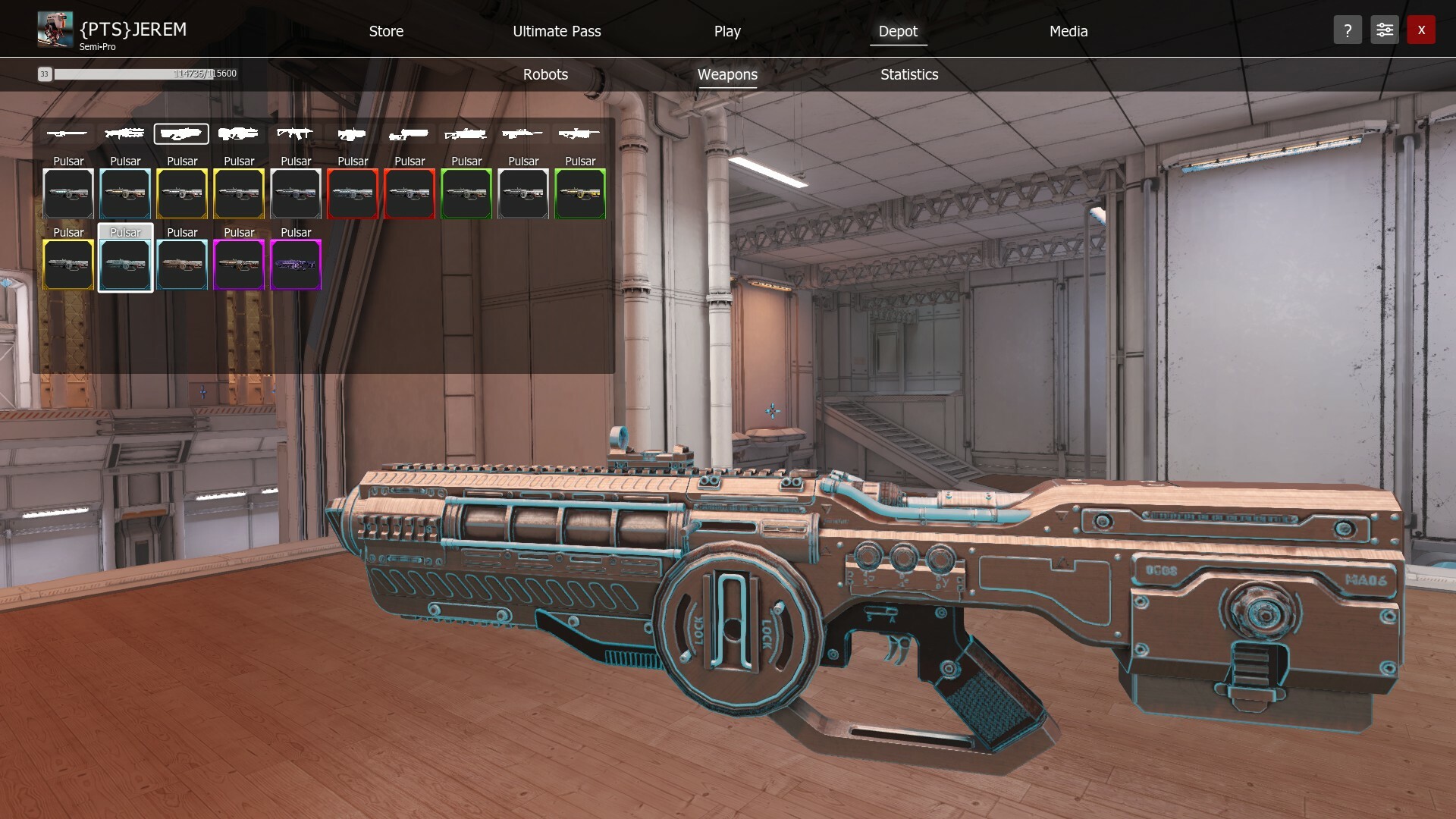Select the last weapon silhouette icon on the right
Screen dimensions: 1456x819
pyautogui.click(x=579, y=133)
